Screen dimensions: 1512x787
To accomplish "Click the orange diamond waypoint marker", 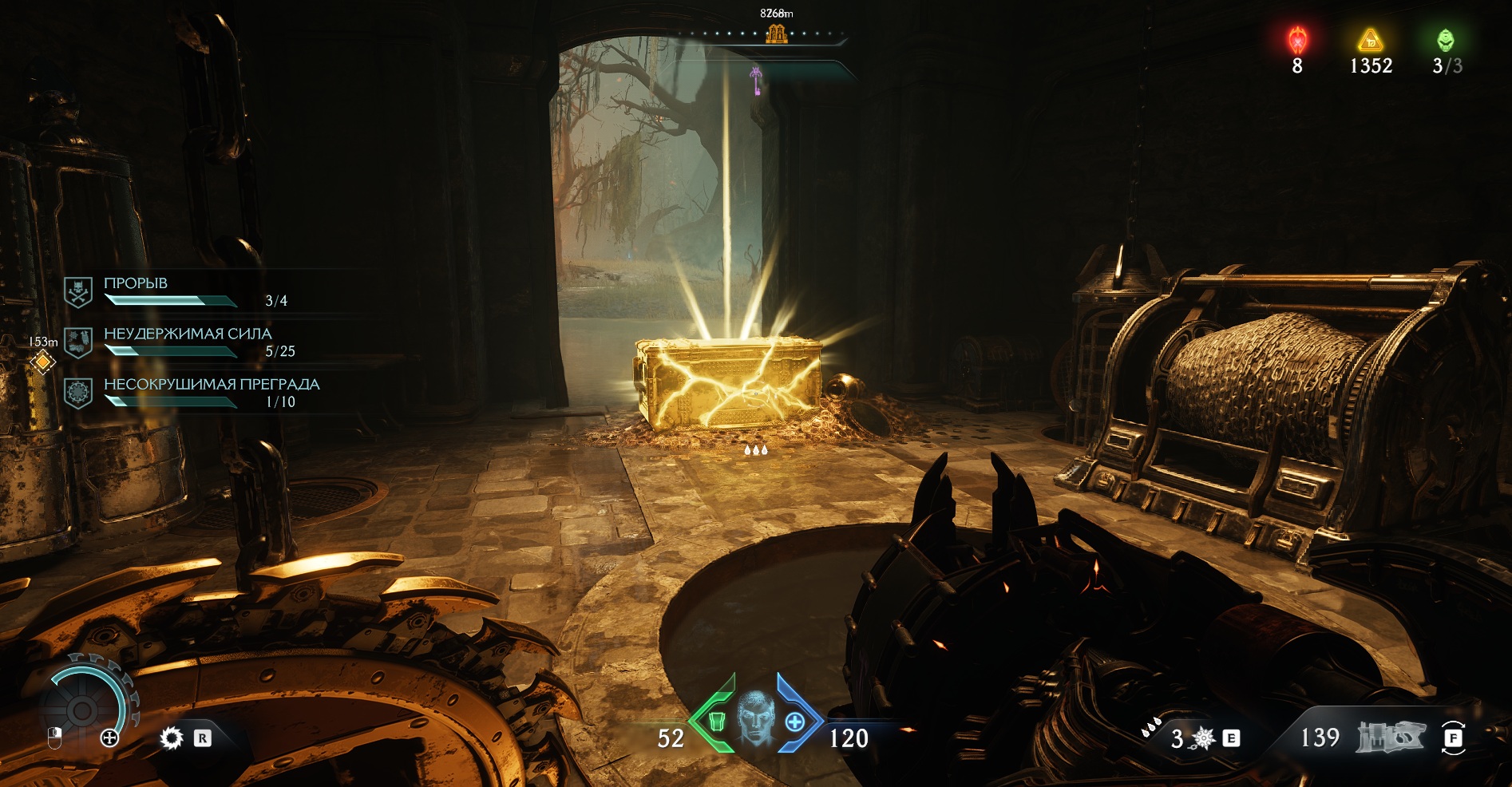I will (43, 362).
